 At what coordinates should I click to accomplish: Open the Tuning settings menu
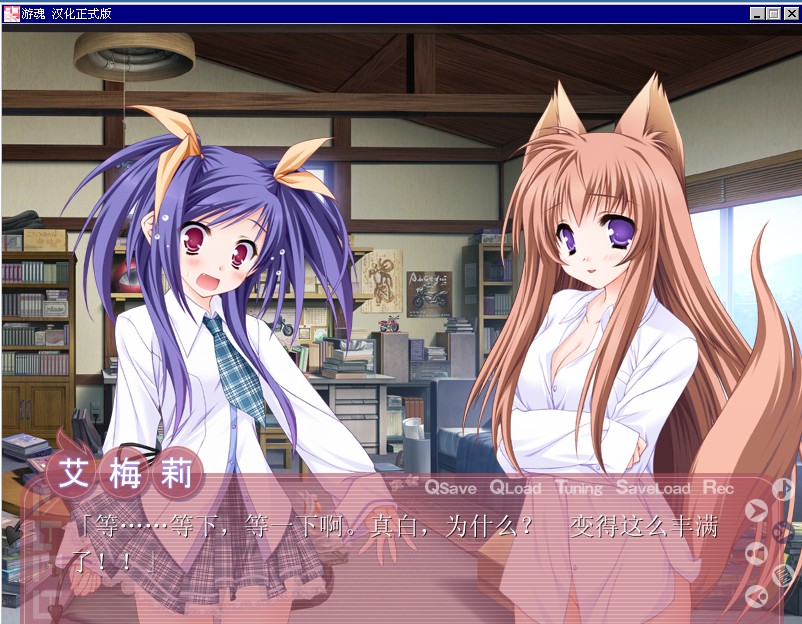[579, 488]
